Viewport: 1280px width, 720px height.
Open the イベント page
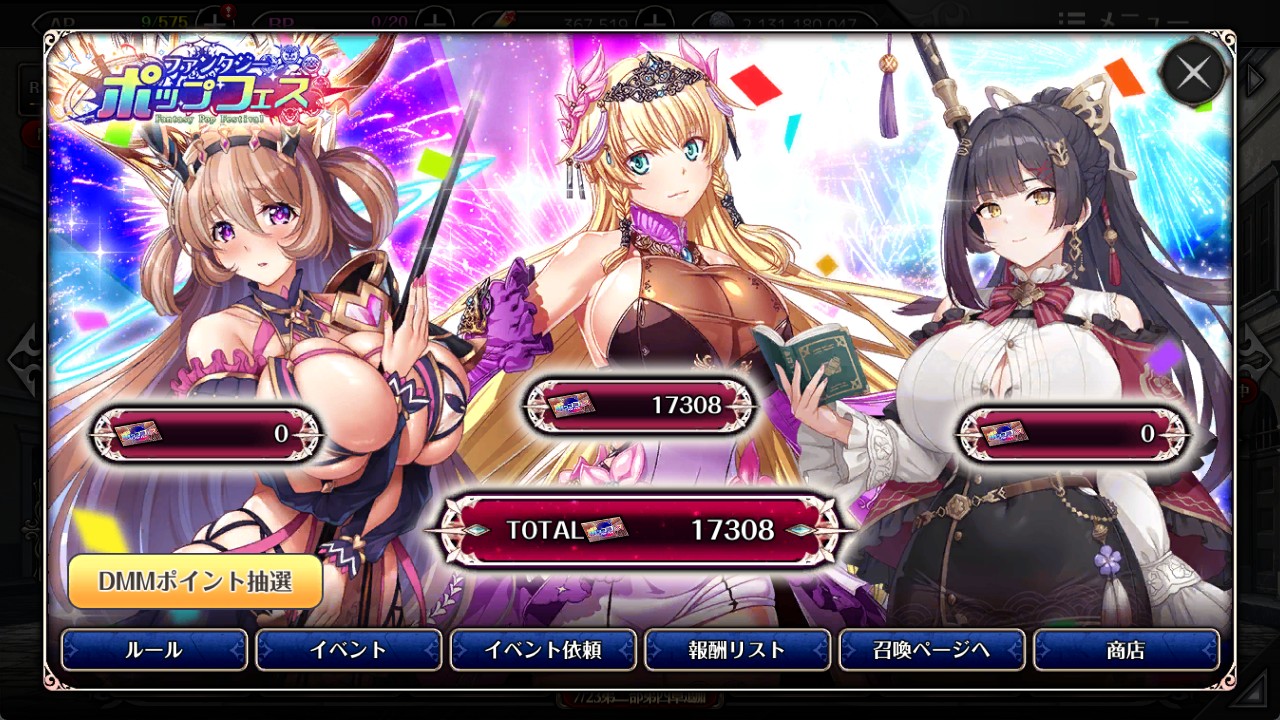(348, 650)
